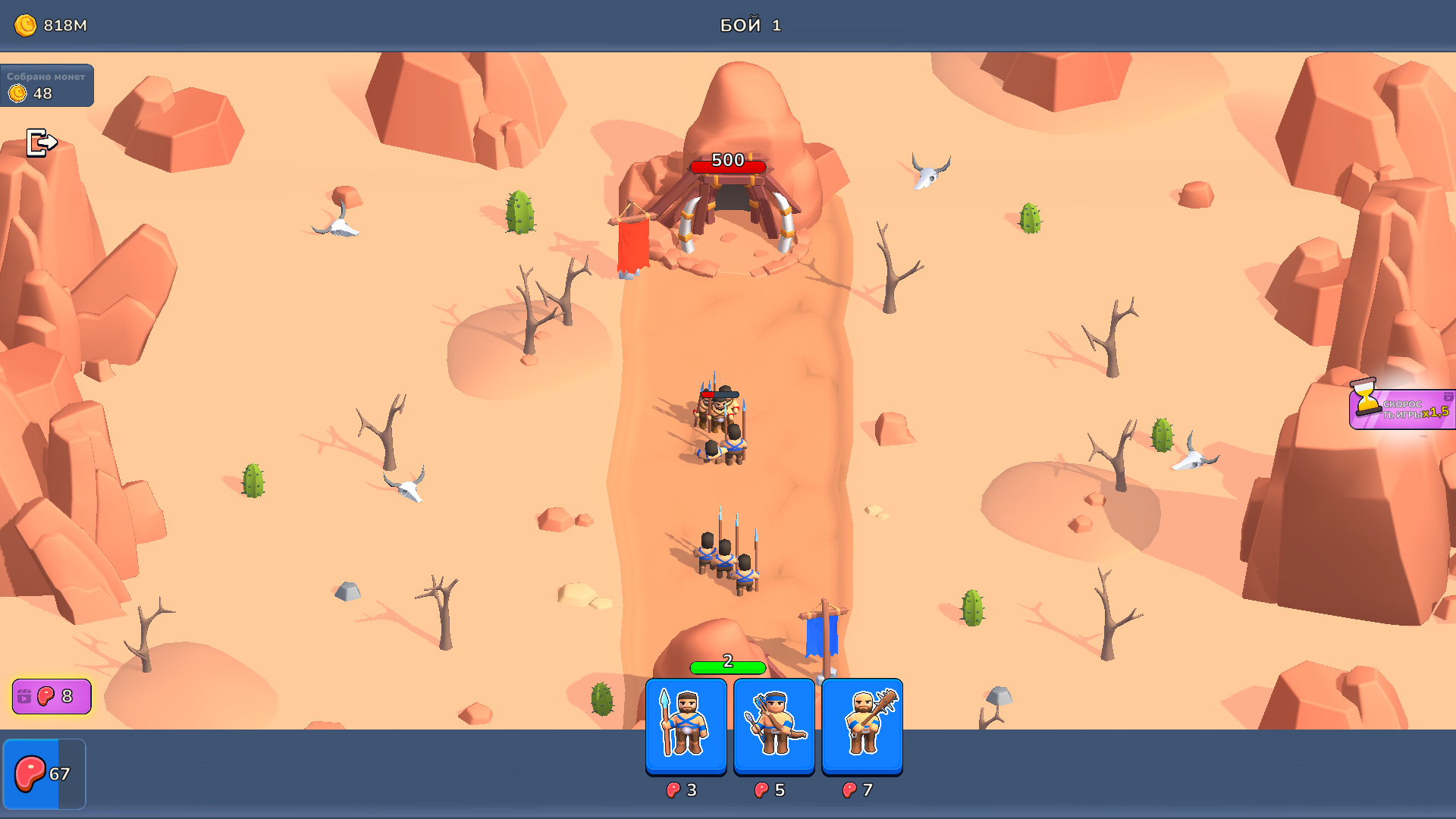Click the purple box showing 8 meat
Viewport: 1456px width, 819px height.
click(50, 695)
